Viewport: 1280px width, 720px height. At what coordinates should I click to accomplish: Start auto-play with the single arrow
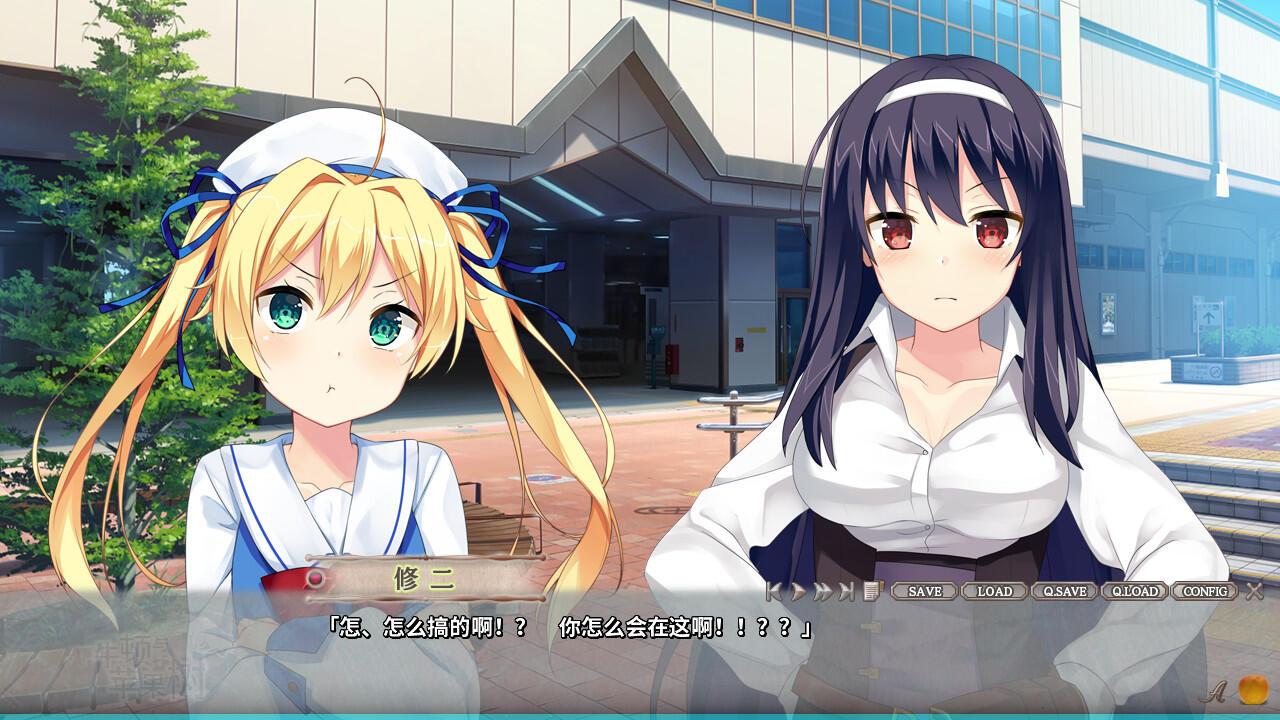point(798,591)
